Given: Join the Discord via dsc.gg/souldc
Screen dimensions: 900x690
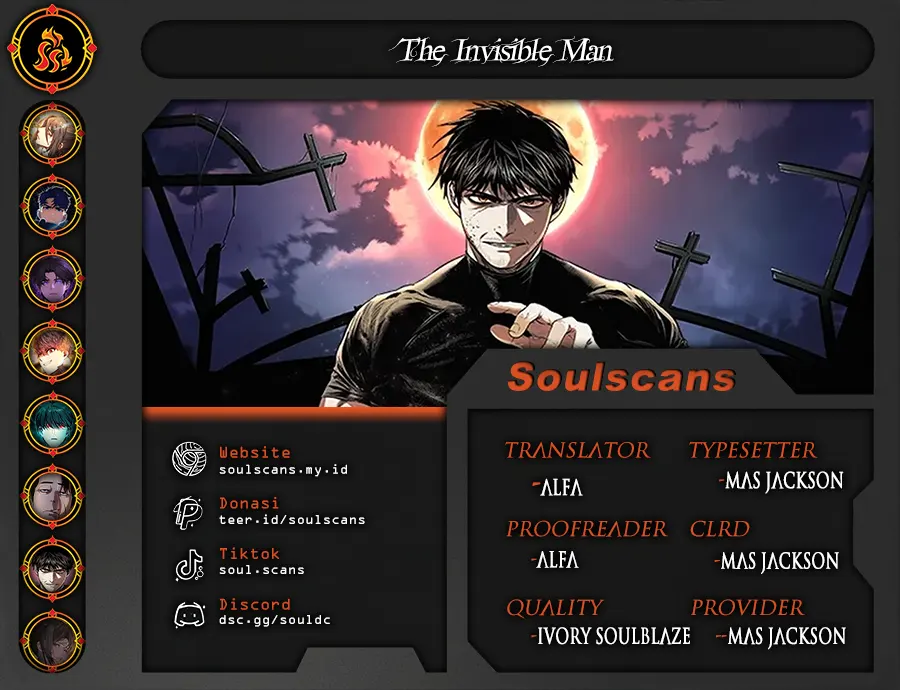Looking at the screenshot, I should 274,620.
